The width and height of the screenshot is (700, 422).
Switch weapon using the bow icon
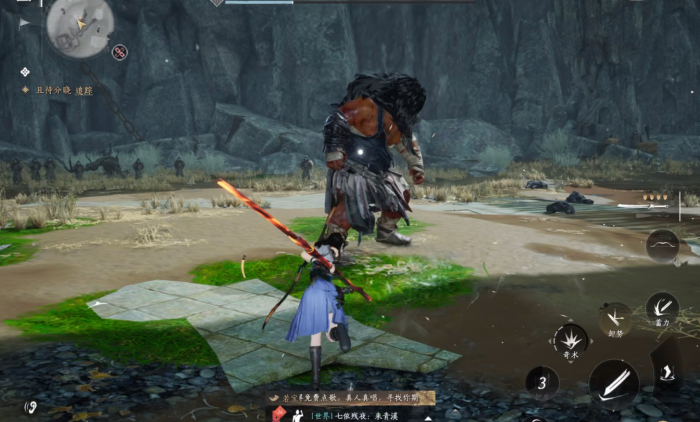[663, 245]
